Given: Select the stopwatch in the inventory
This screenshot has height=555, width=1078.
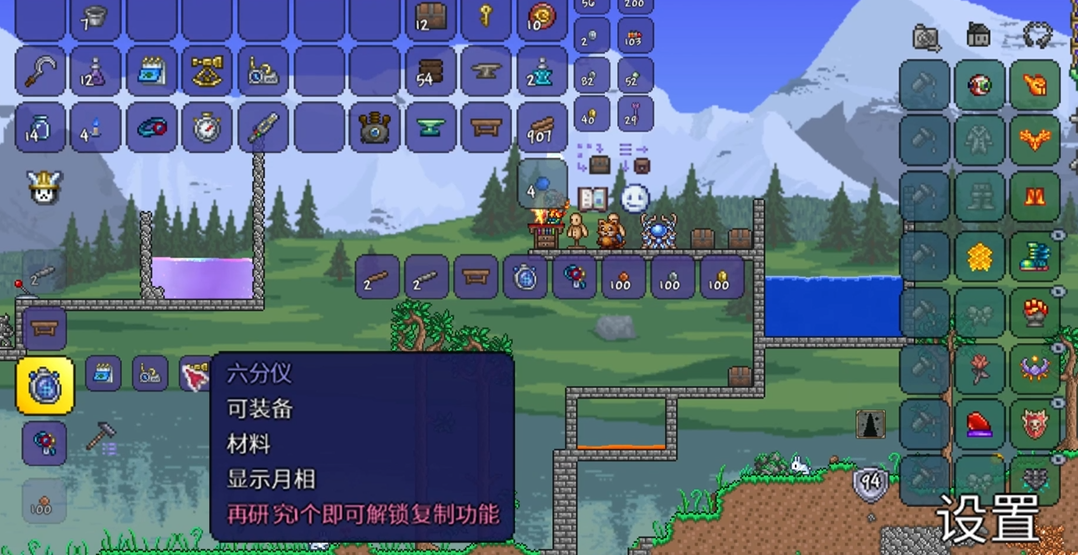Looking at the screenshot, I should point(208,128).
